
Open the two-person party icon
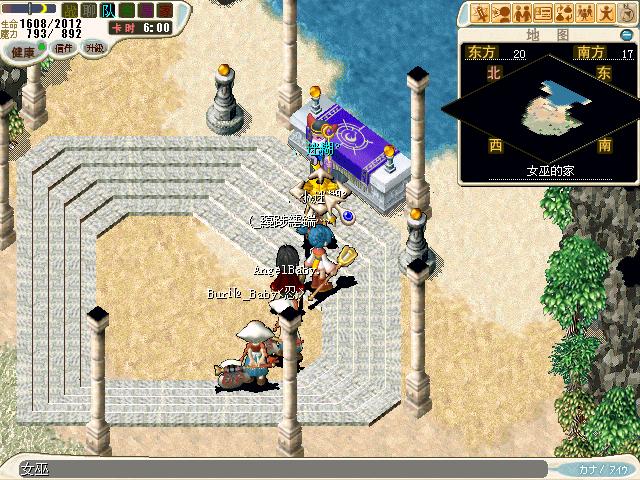tap(522, 14)
